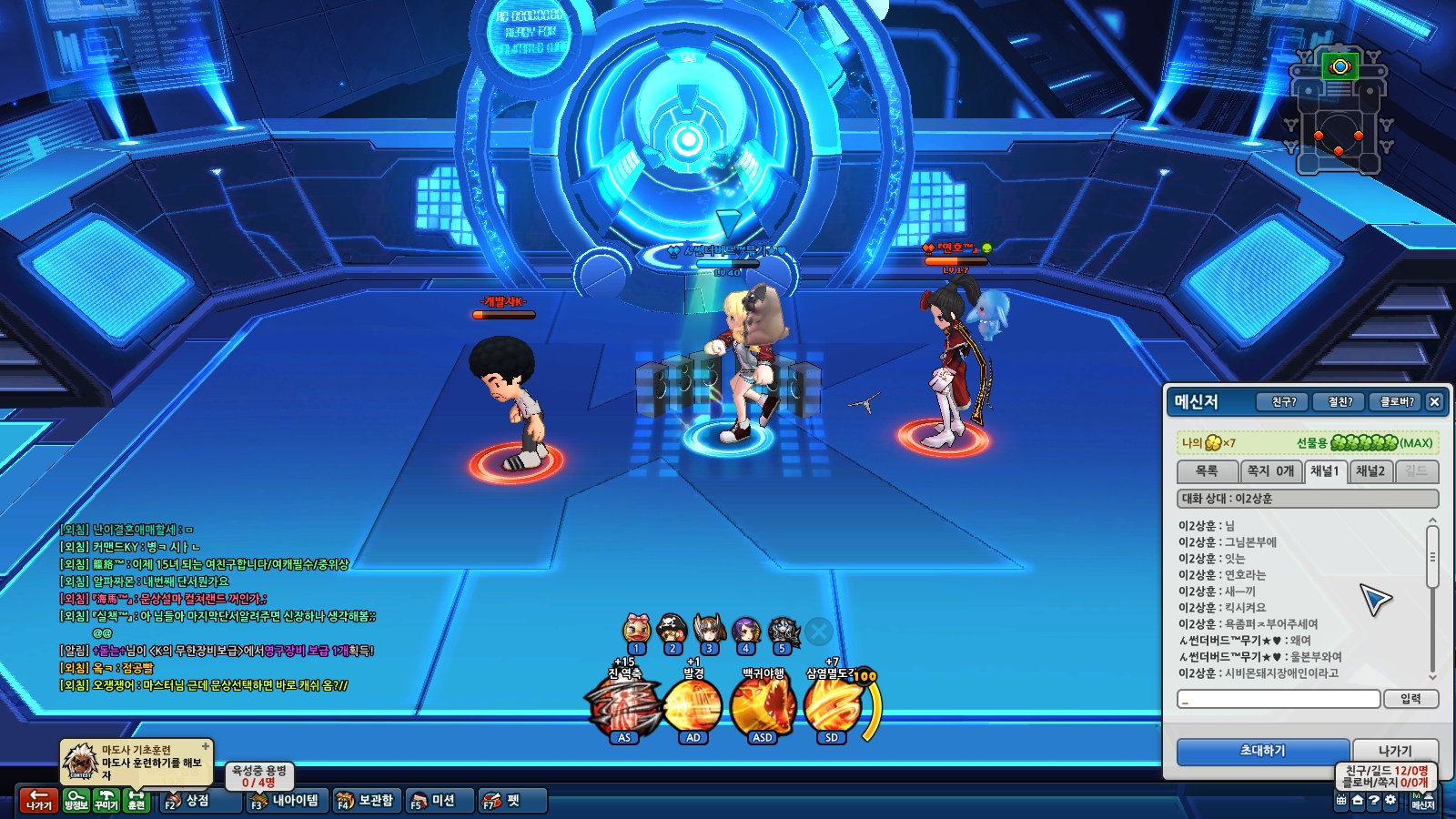Switch to the 목록 list tab
The width and height of the screenshot is (1456, 819).
click(x=1207, y=471)
